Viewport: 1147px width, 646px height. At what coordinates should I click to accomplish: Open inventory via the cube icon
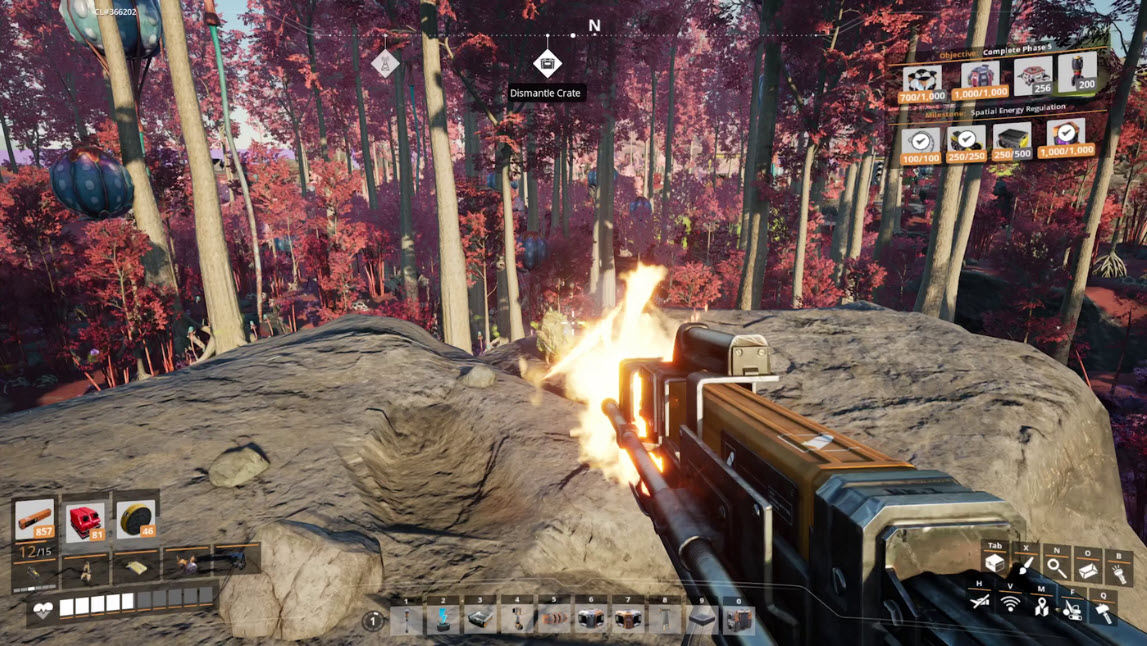click(x=994, y=564)
